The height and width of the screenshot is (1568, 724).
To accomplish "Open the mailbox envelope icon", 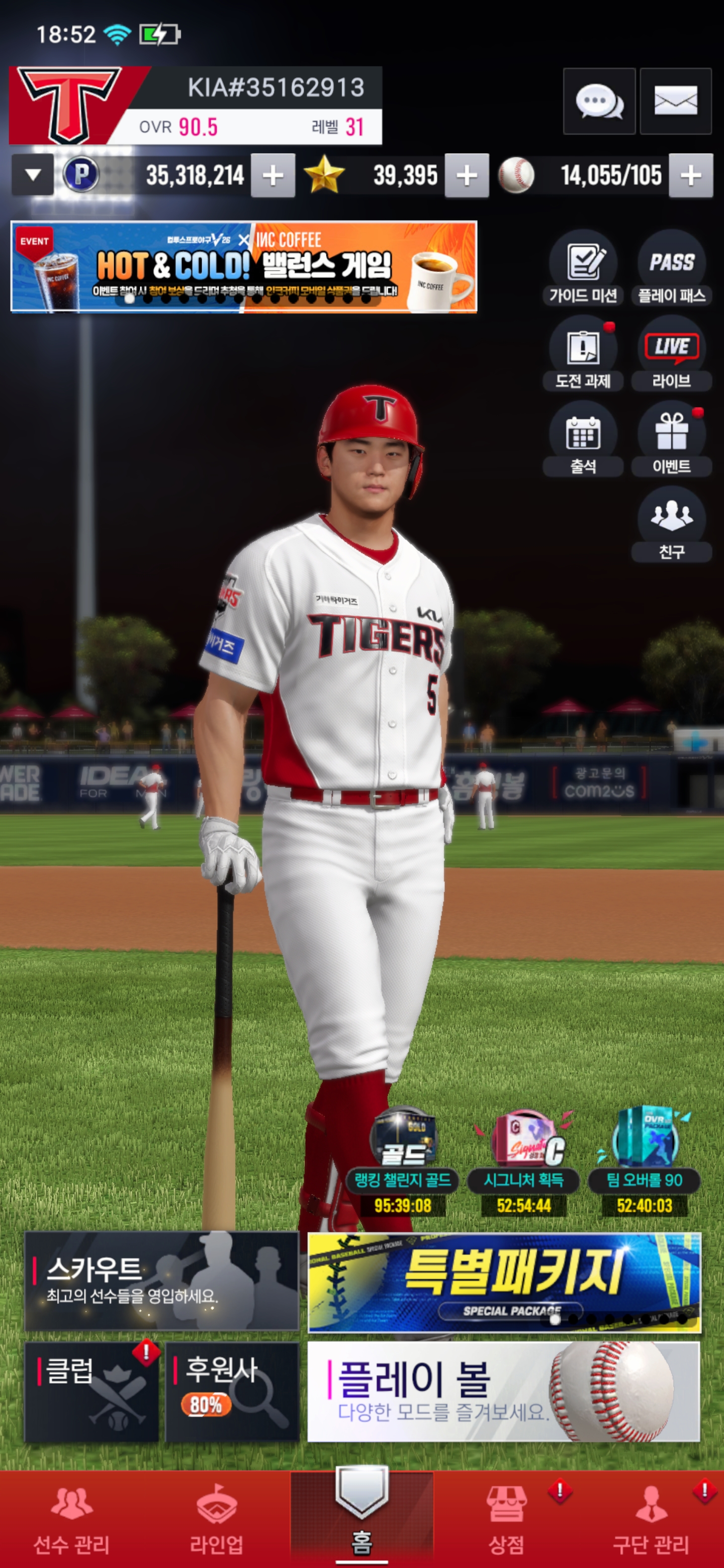I will pos(675,101).
